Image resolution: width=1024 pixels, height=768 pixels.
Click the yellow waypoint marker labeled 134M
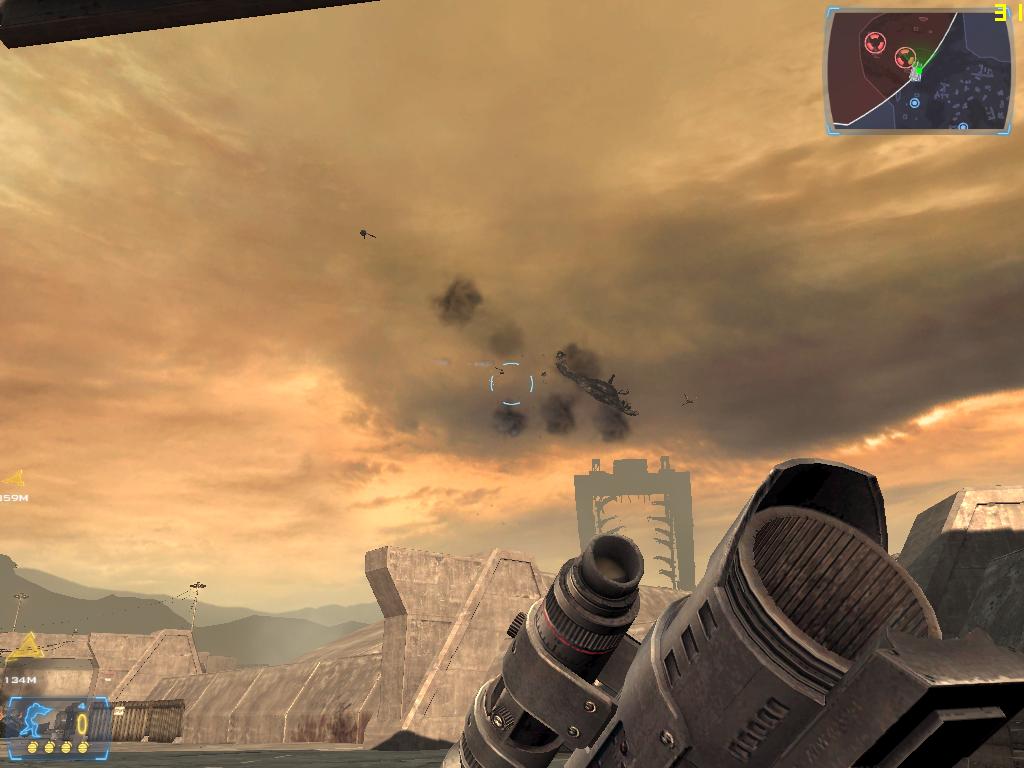point(25,646)
